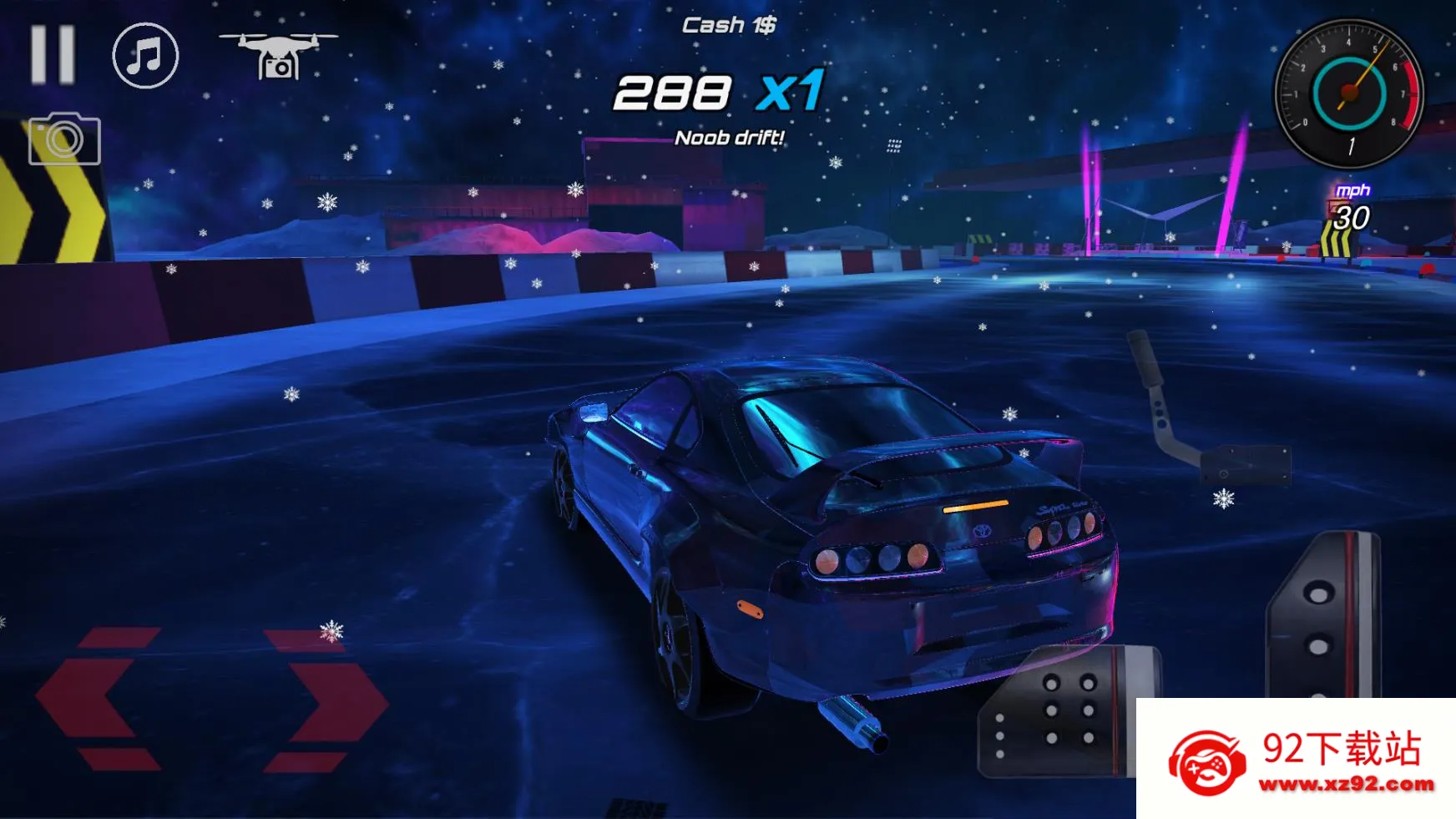Click the Cash 1$ display
The image size is (1456, 819).
[728, 24]
